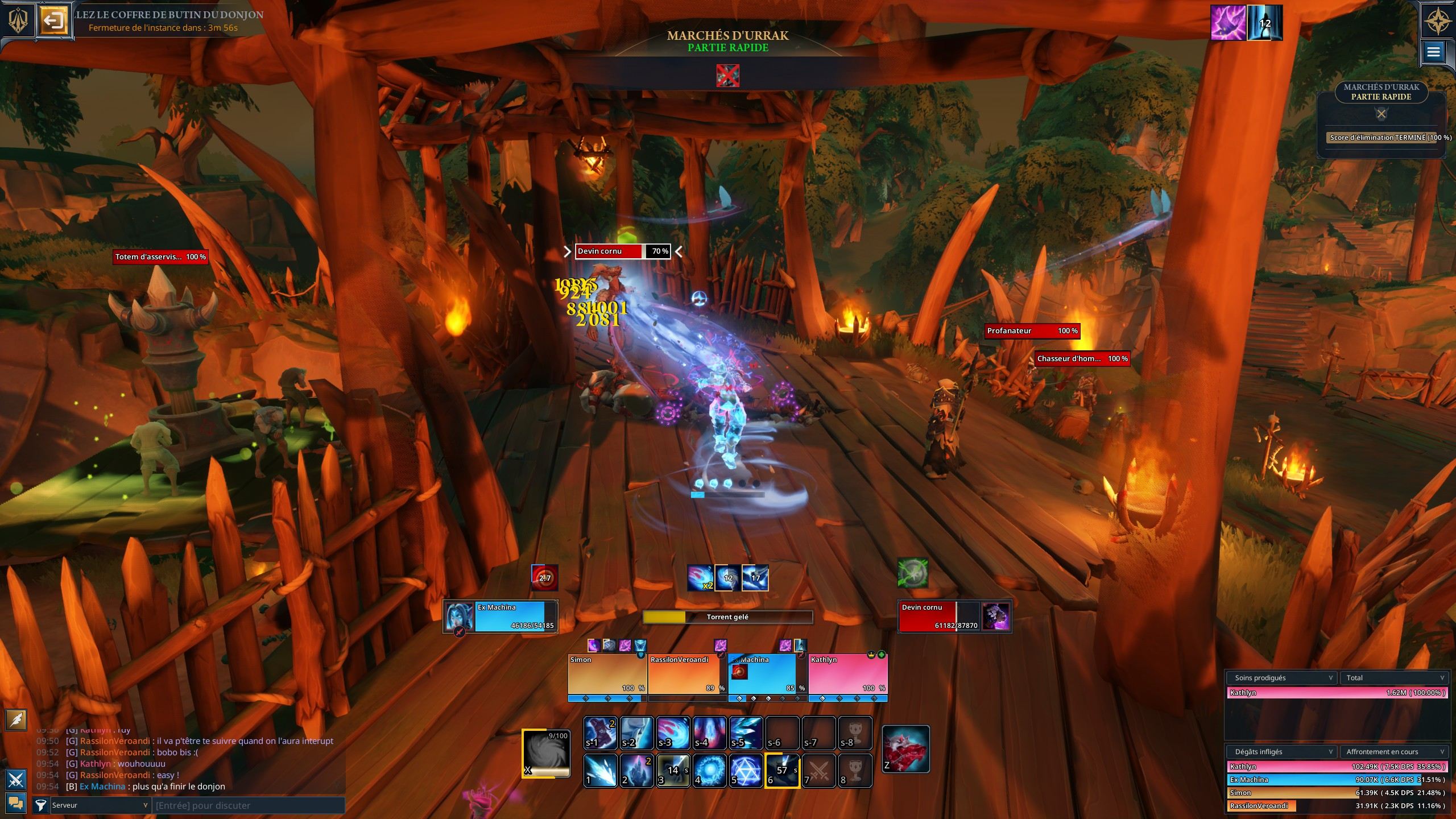Select Kathlyn's pink party frame
This screenshot has width=1456, height=819.
tap(847, 674)
